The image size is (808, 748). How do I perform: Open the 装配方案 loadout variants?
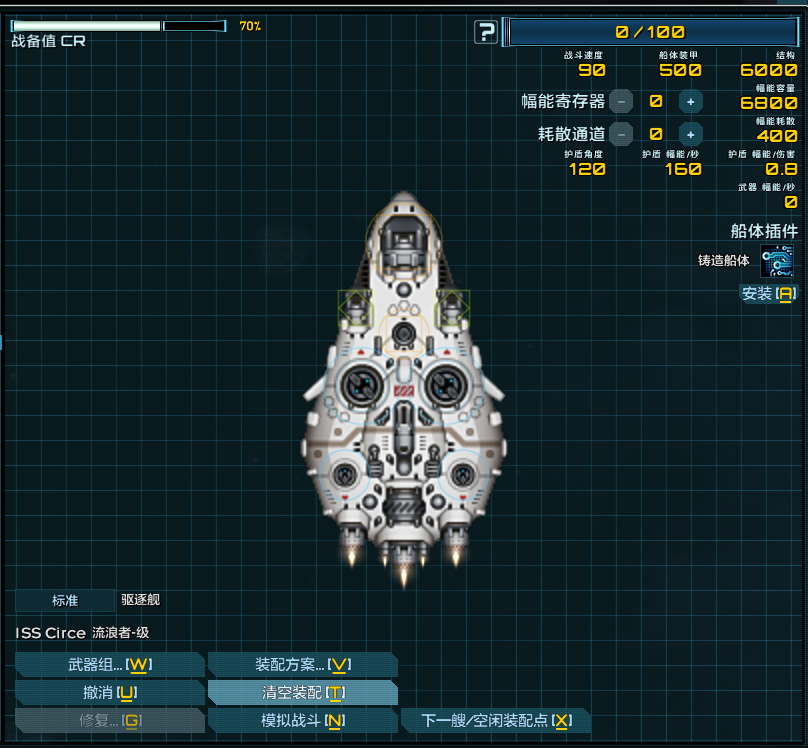(x=302, y=665)
